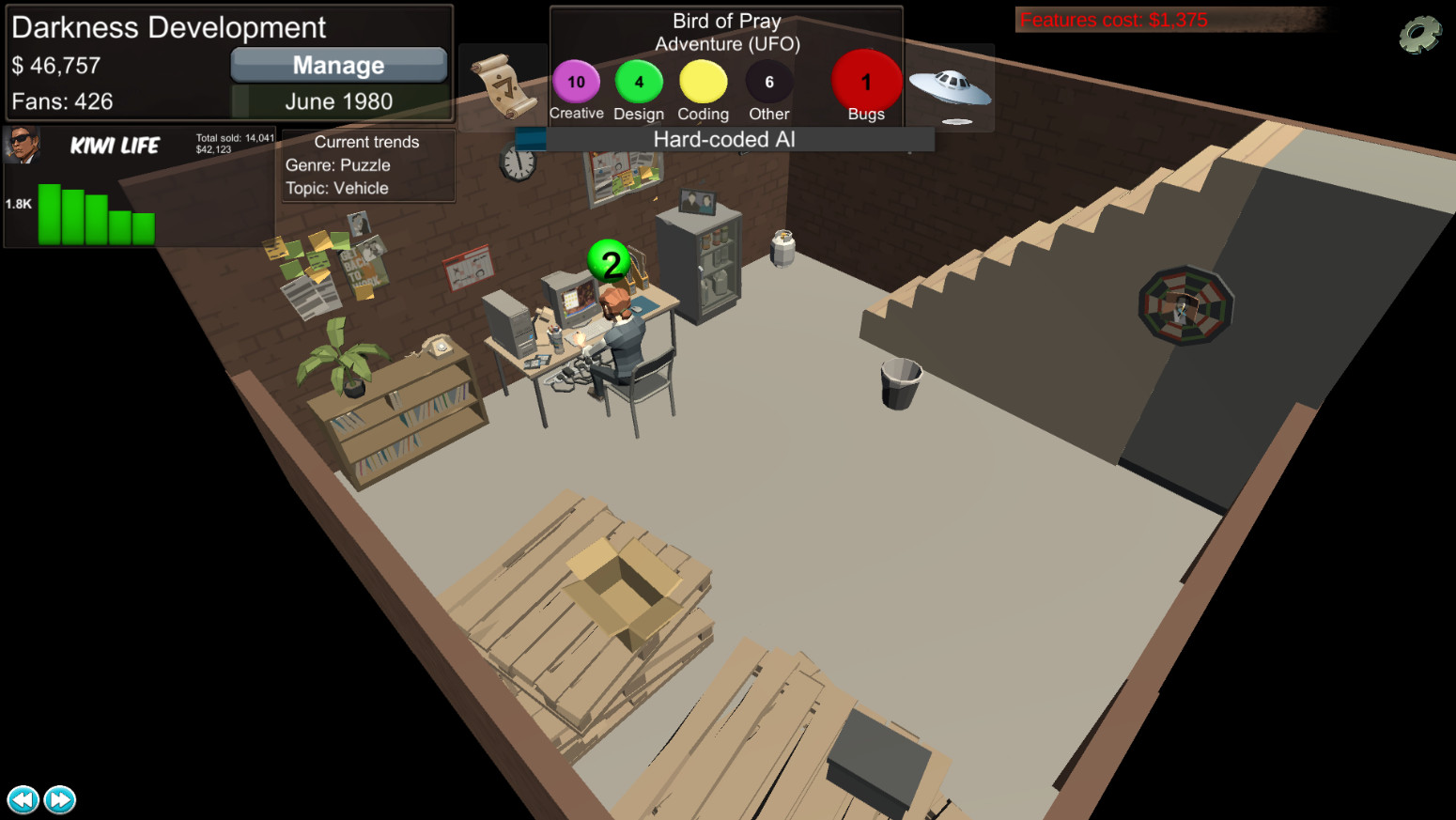Collect the Other points bubble
Screen dimensions: 1456x820
click(767, 82)
